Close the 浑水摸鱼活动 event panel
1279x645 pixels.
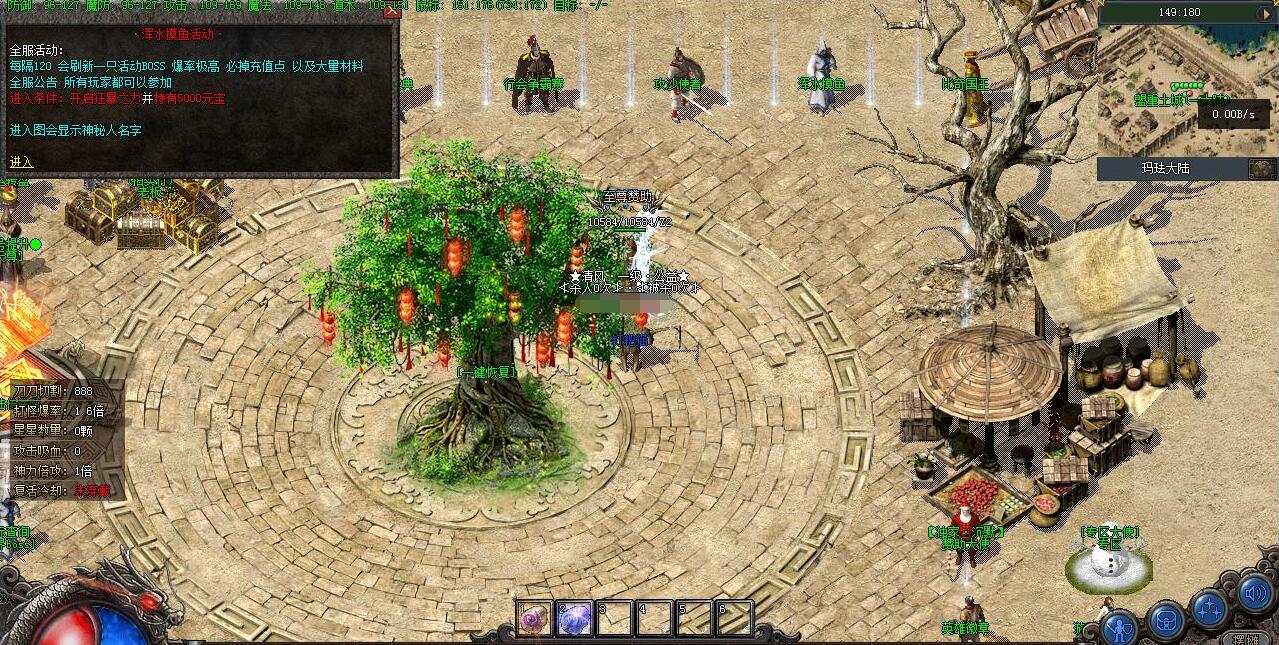pyautogui.click(x=391, y=13)
